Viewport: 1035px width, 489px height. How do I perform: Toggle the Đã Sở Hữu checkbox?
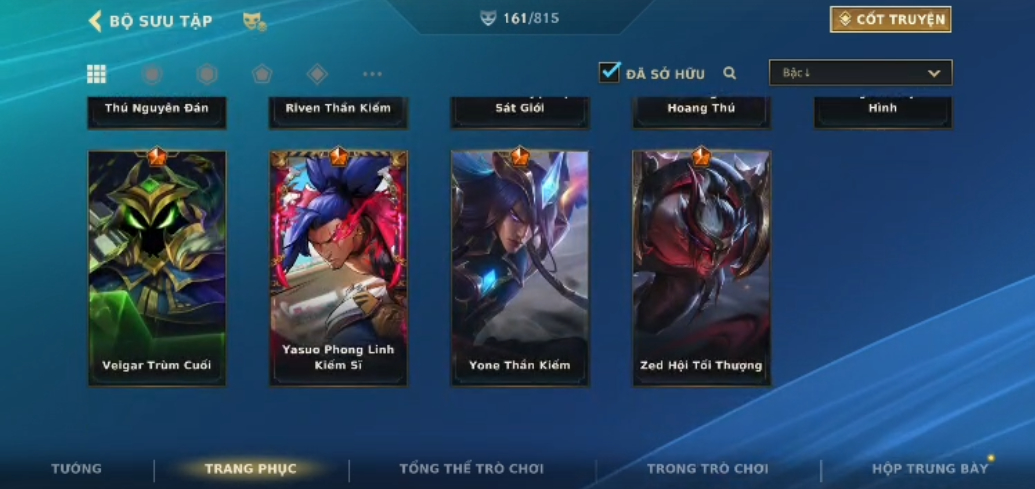(609, 72)
